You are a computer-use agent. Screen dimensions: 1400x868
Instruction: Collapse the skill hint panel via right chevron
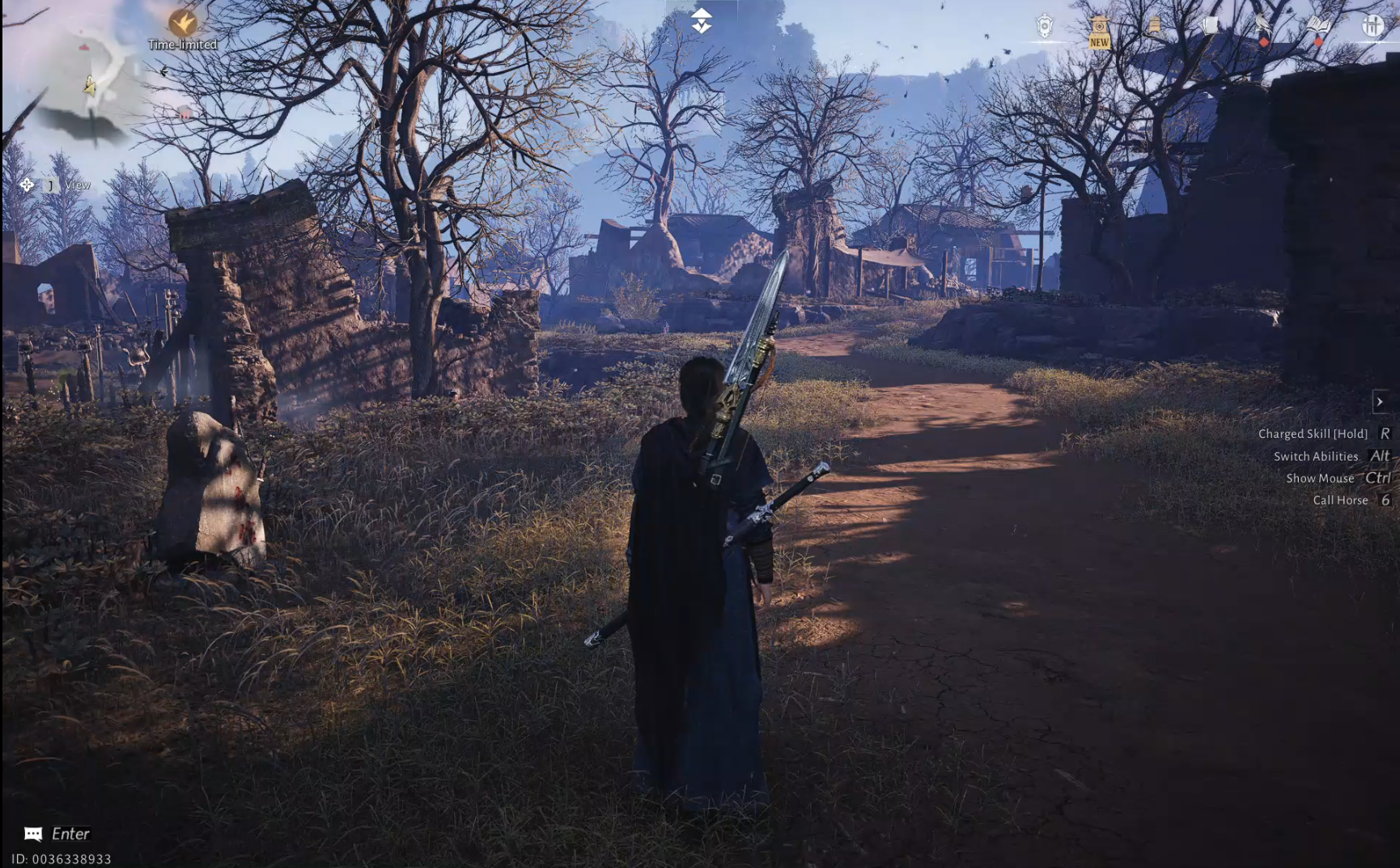[x=1379, y=401]
